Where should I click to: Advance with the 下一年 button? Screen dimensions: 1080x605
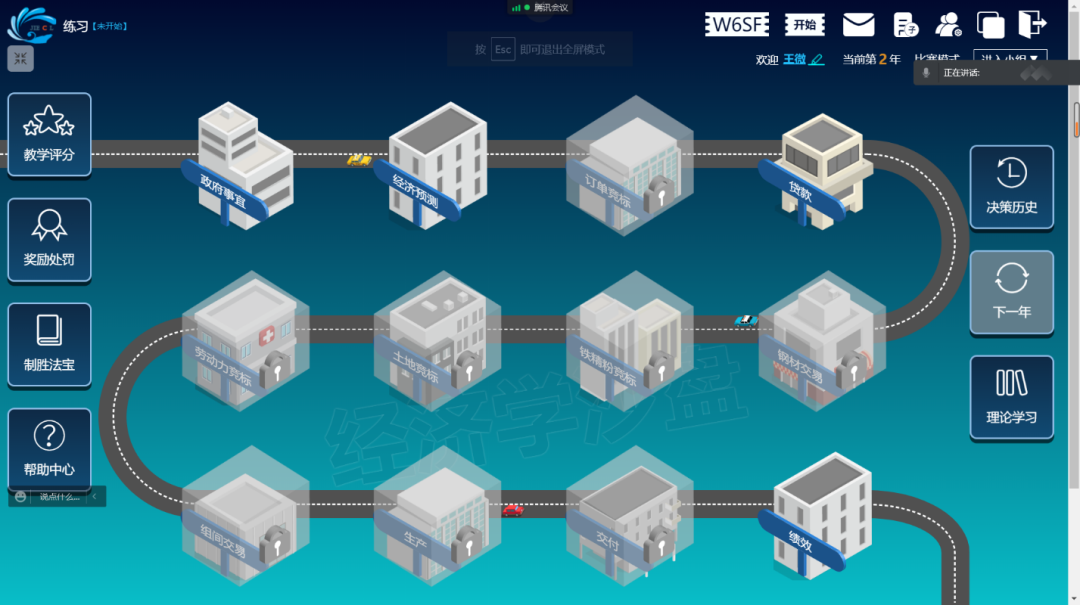click(1011, 291)
